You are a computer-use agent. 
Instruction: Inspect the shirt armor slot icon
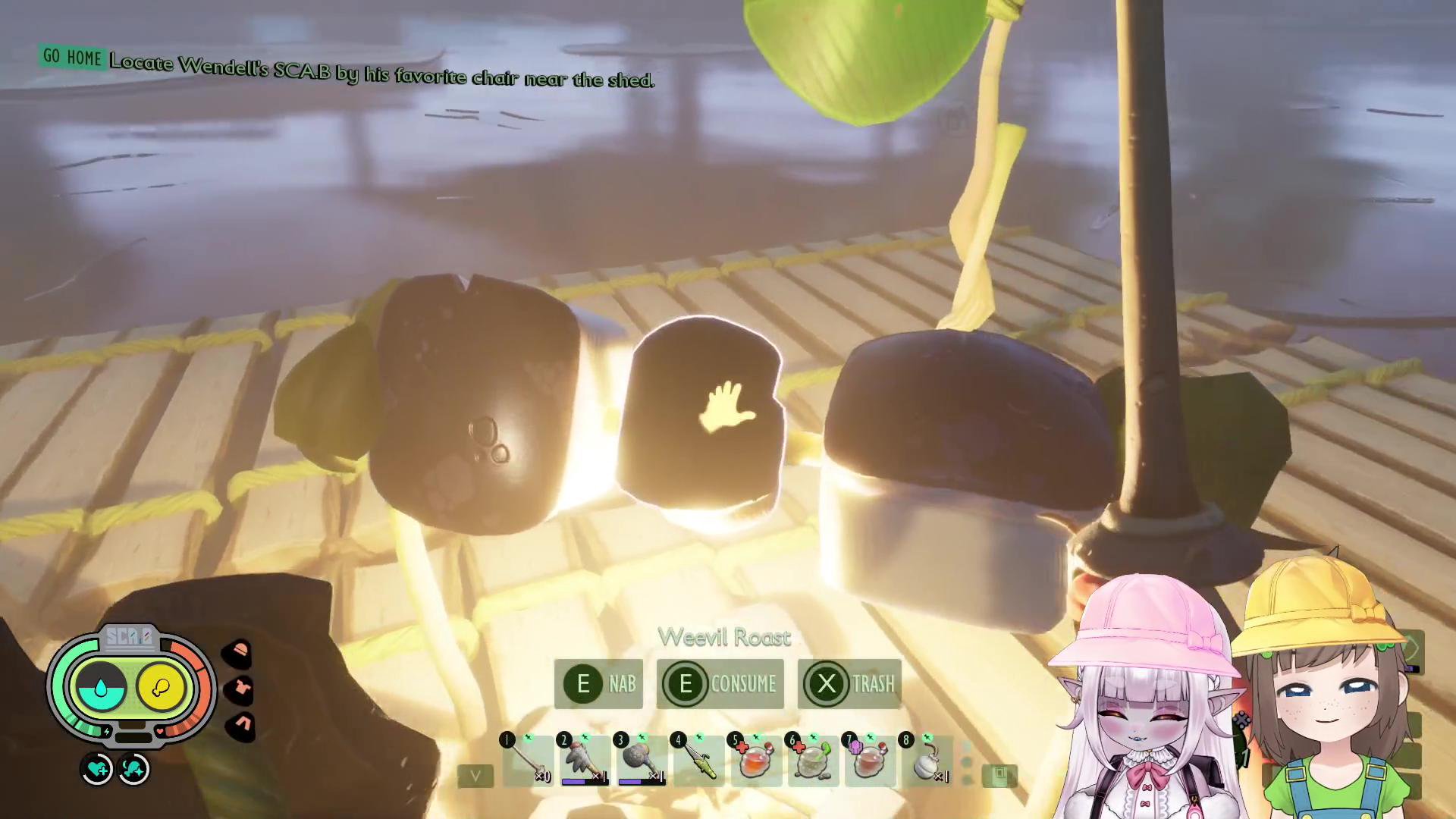click(x=240, y=689)
